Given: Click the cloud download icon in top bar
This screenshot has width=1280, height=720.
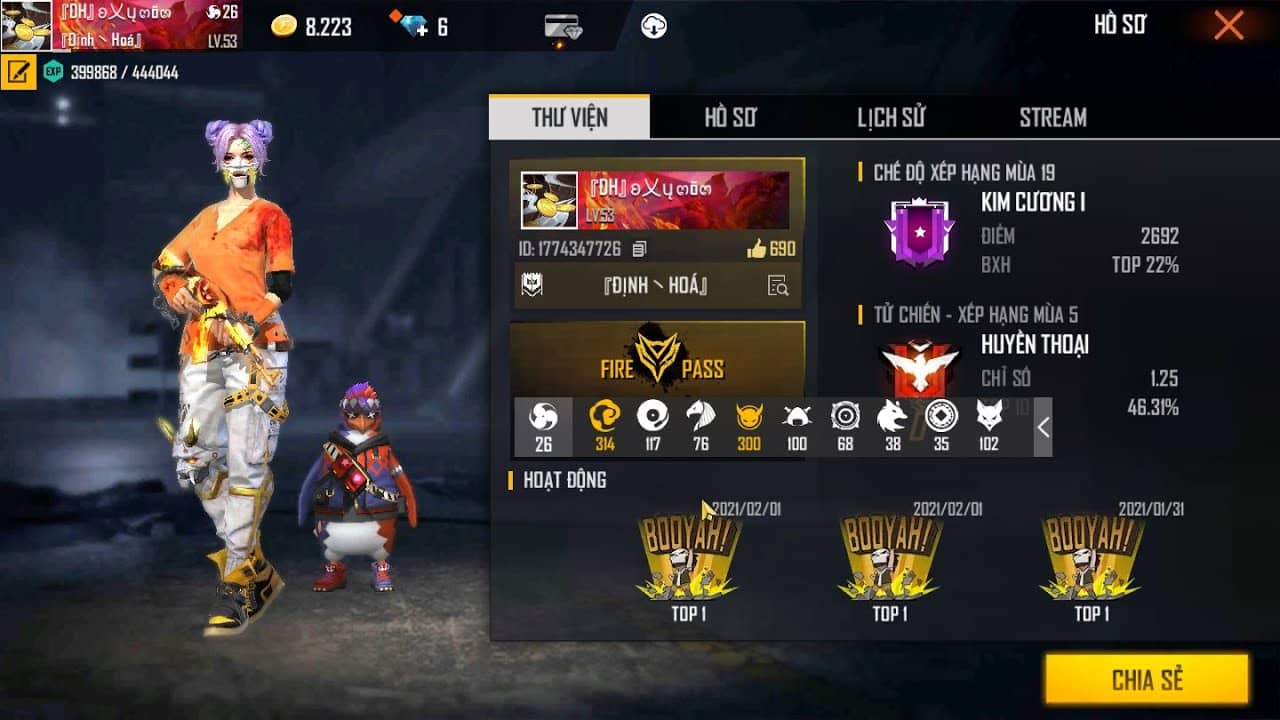Looking at the screenshot, I should (655, 26).
